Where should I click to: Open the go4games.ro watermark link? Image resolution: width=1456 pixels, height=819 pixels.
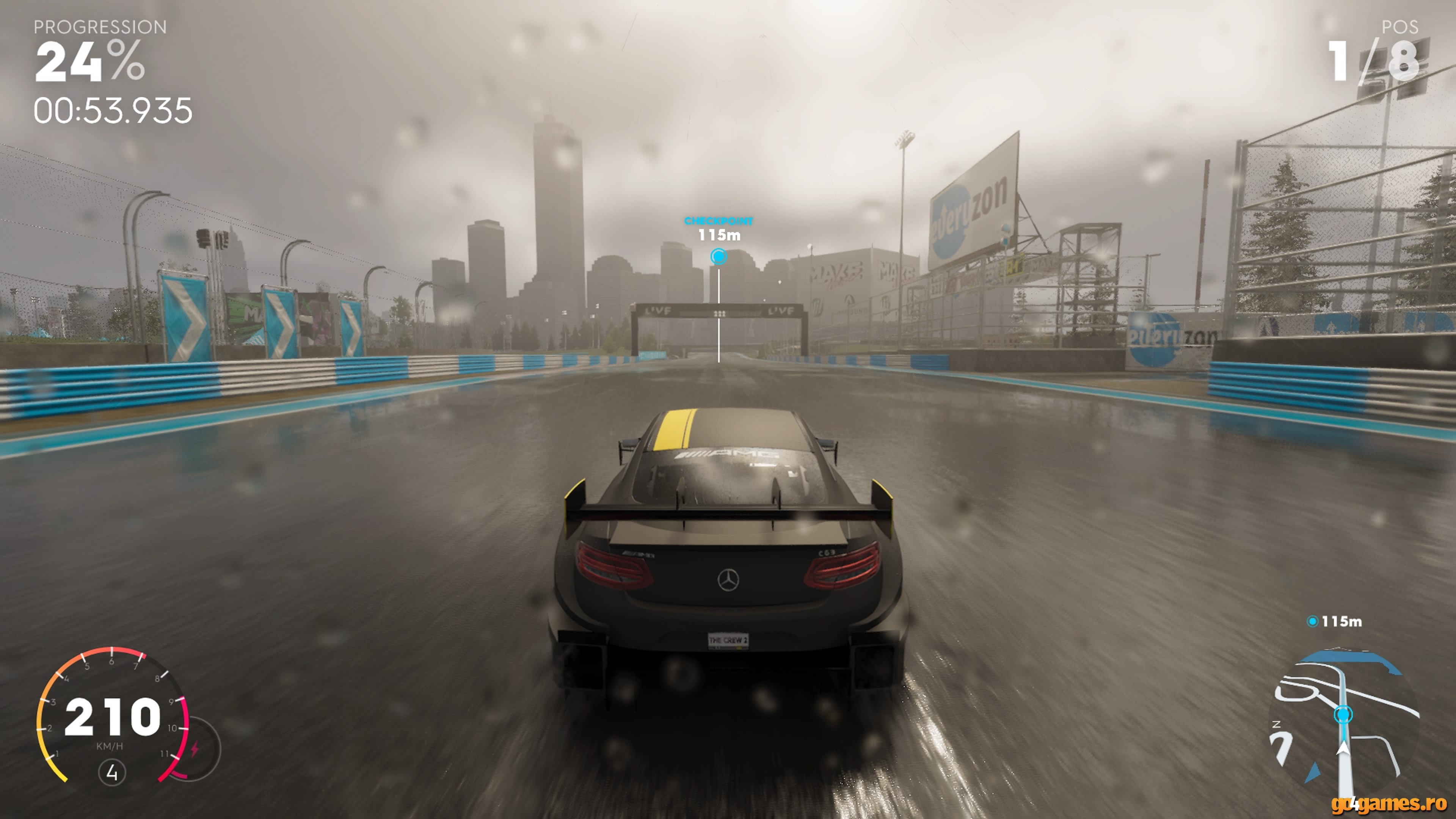(x=1389, y=804)
